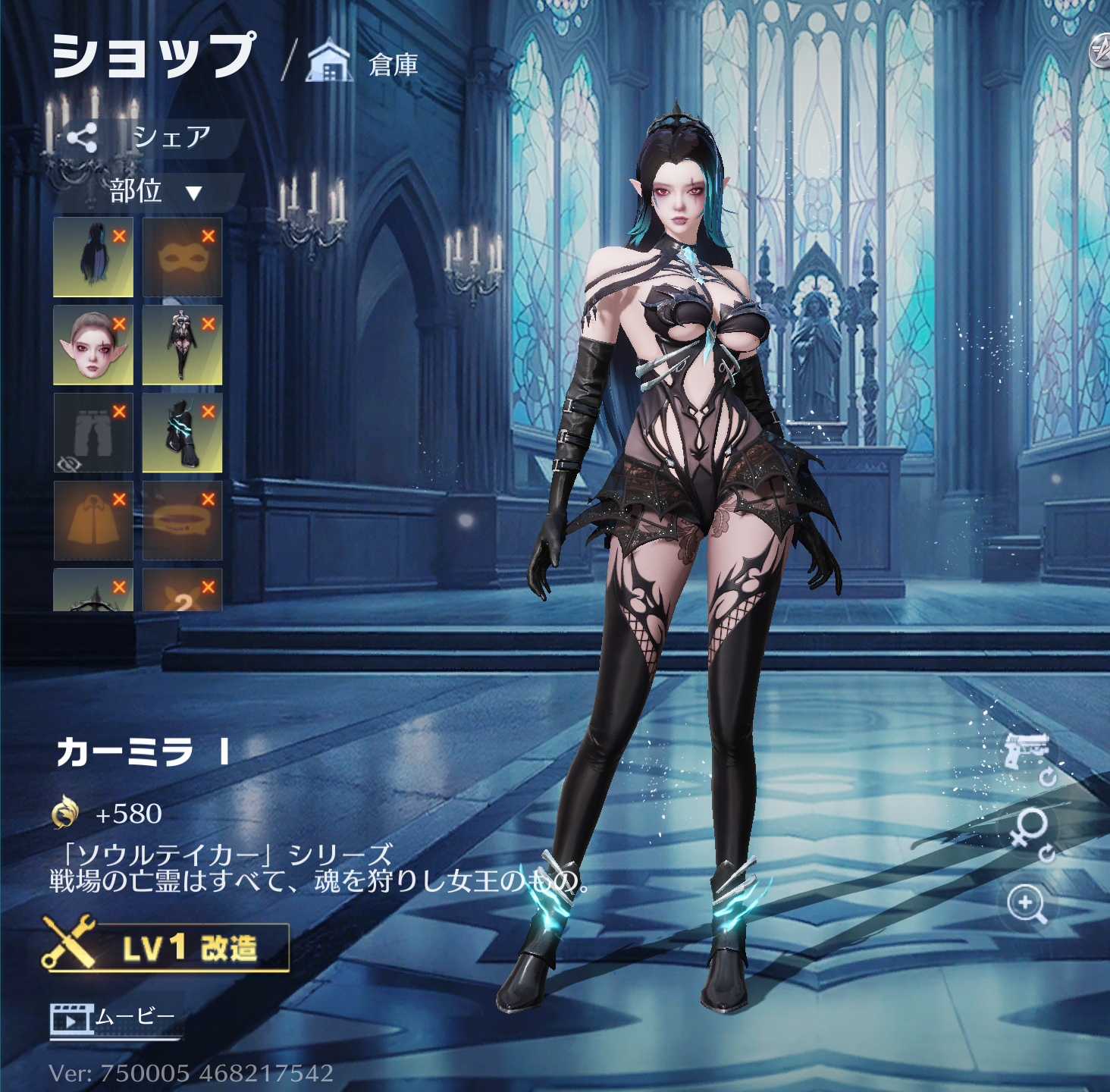Viewport: 1110px width, 1092px height.
Task: Play the ムービー movie preview
Action: pyautogui.click(x=114, y=1018)
